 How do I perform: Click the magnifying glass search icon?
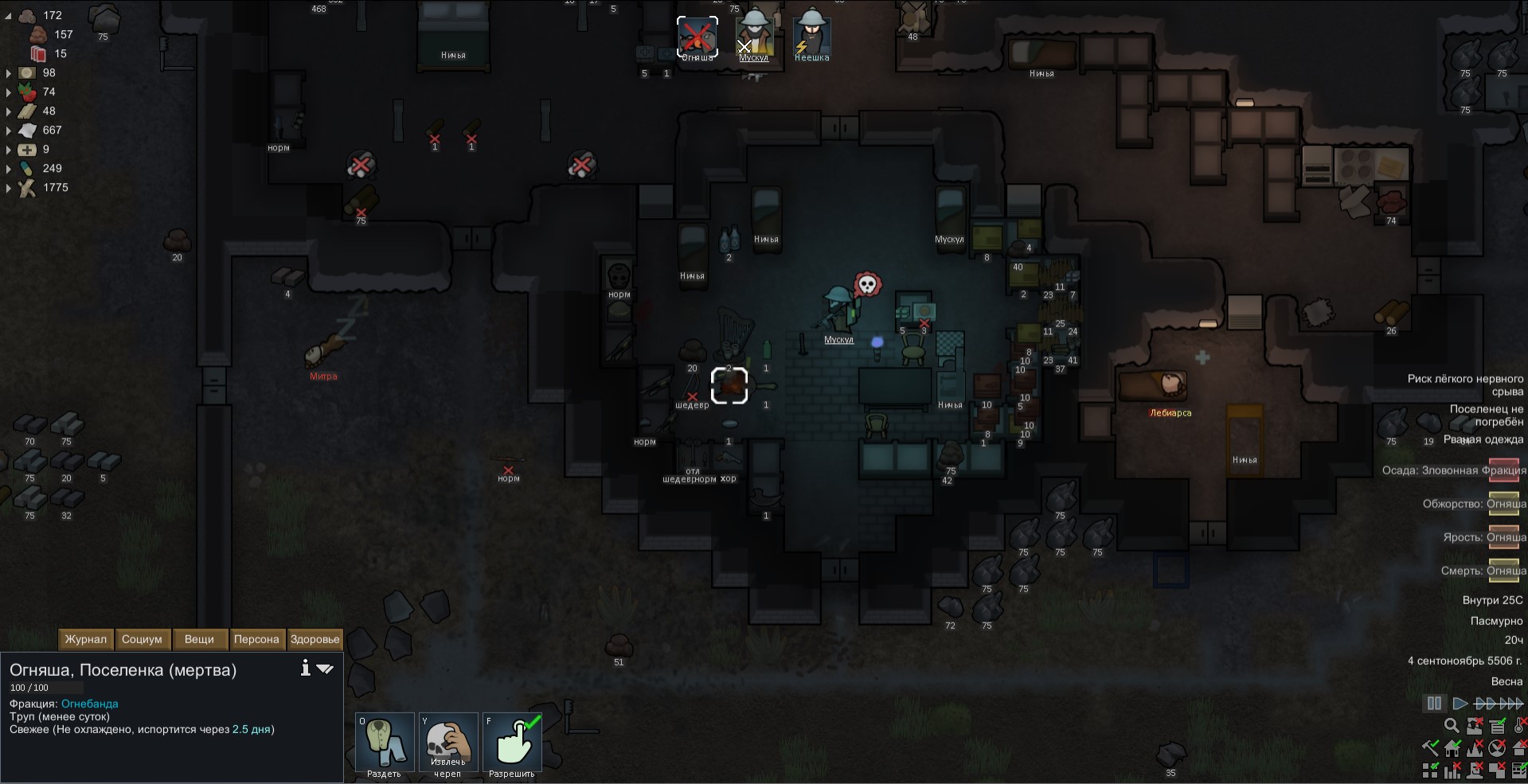pos(1452,726)
